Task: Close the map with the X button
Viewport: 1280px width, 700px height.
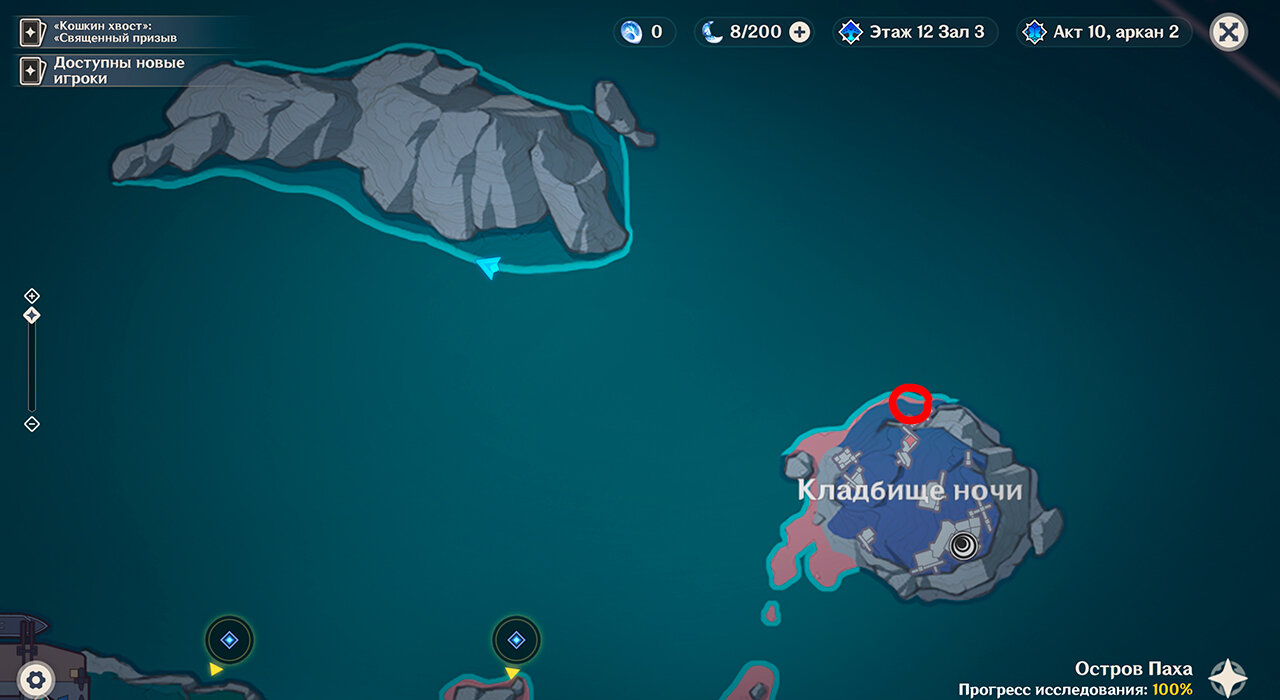Action: coord(1229,32)
